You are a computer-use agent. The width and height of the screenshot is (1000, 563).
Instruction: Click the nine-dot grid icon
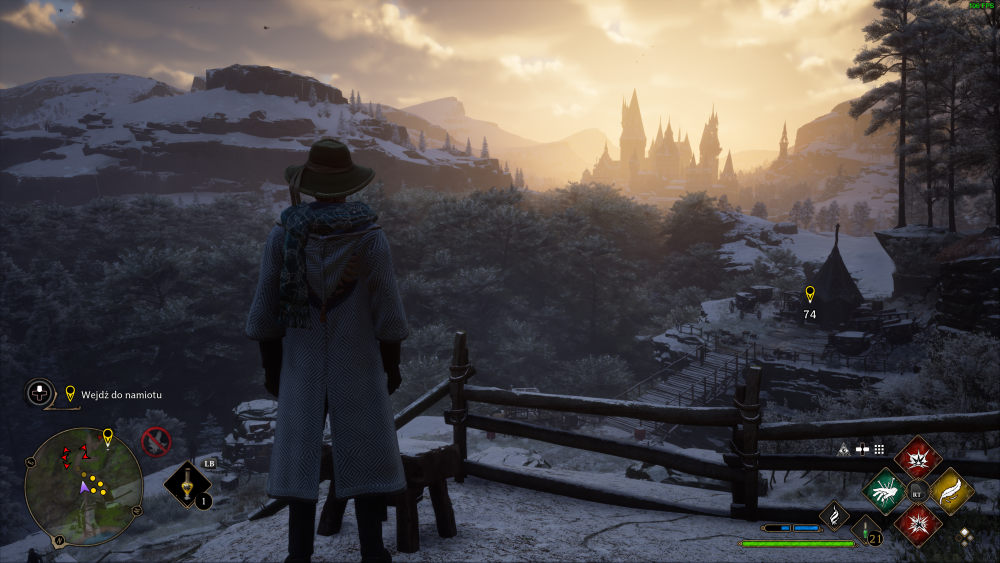879,450
